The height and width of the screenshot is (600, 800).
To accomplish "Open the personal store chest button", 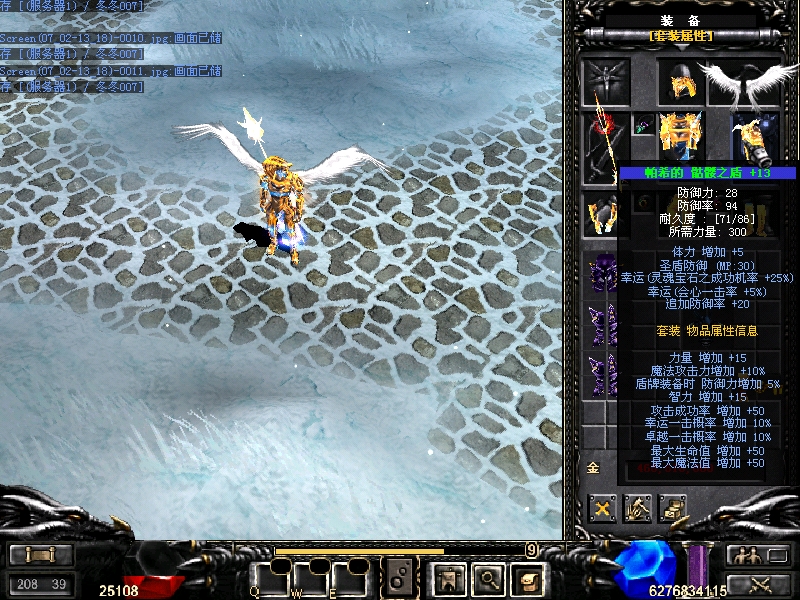I will 672,508.
